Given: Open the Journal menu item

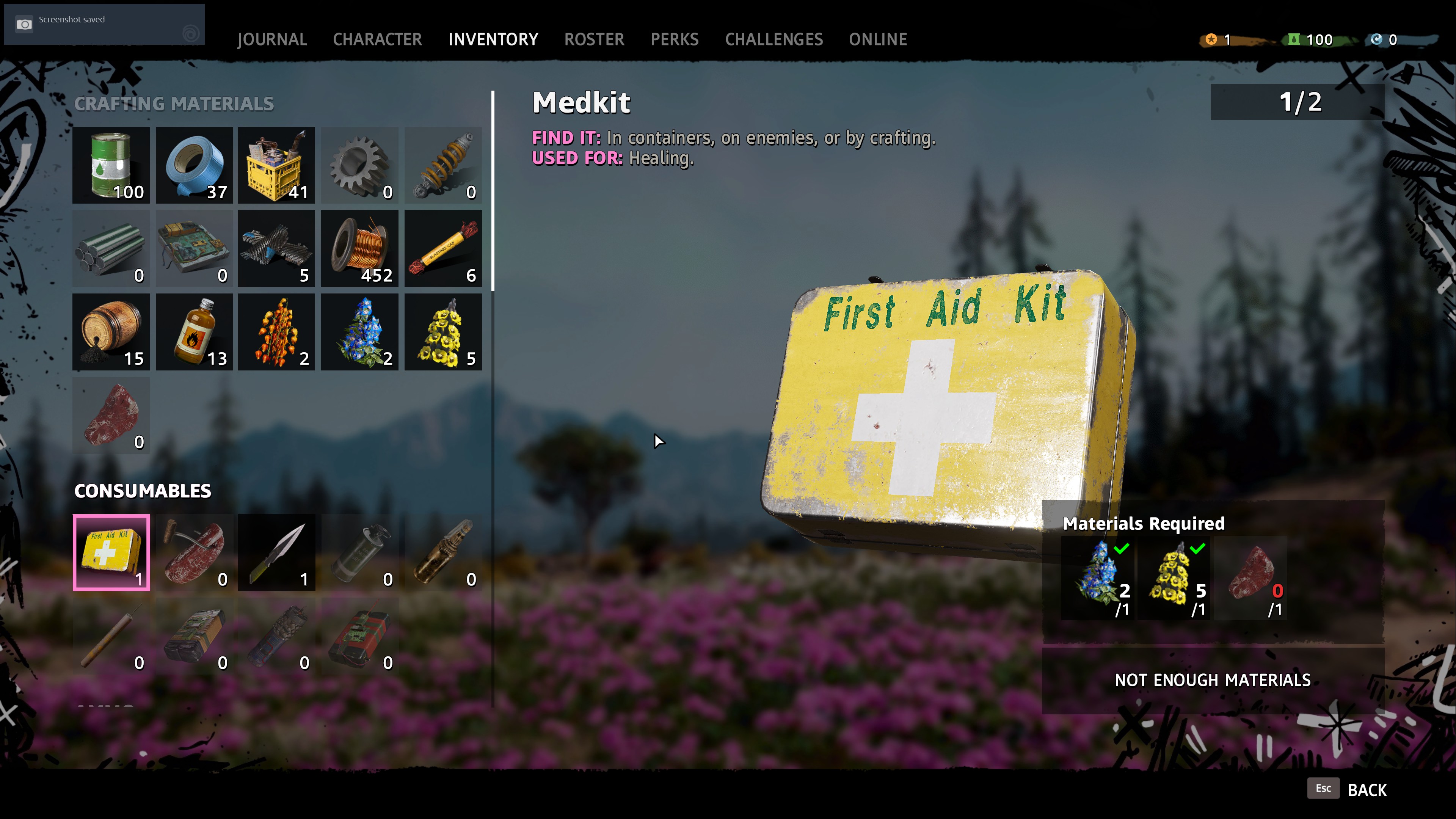Looking at the screenshot, I should pos(272,39).
